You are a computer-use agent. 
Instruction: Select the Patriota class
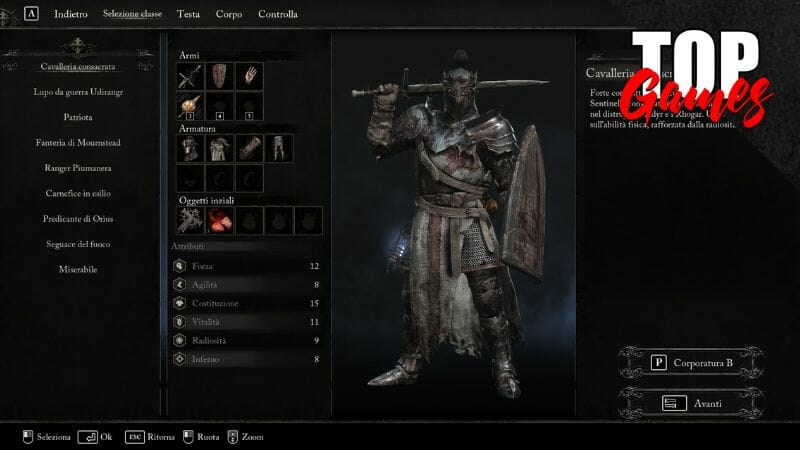[78, 117]
